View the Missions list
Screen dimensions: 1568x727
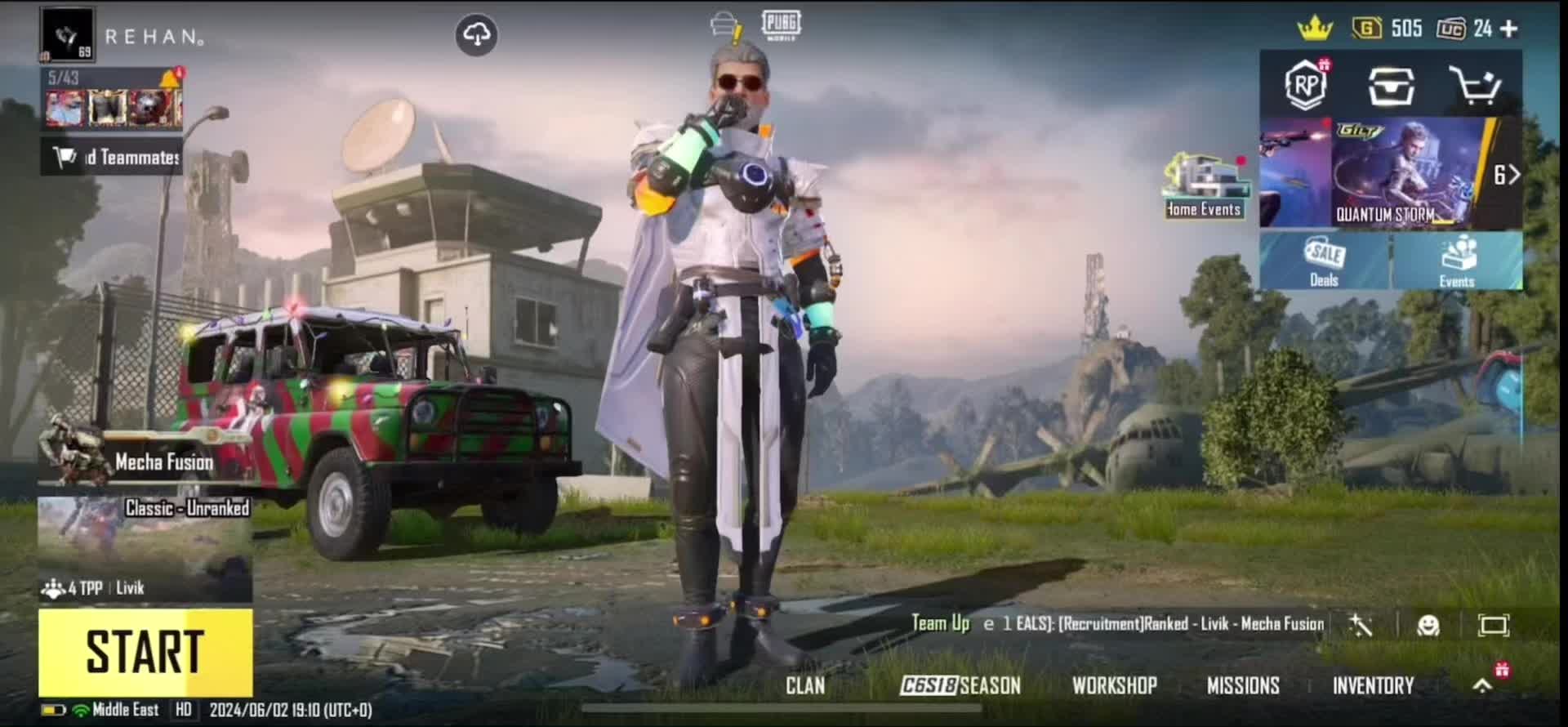point(1243,685)
